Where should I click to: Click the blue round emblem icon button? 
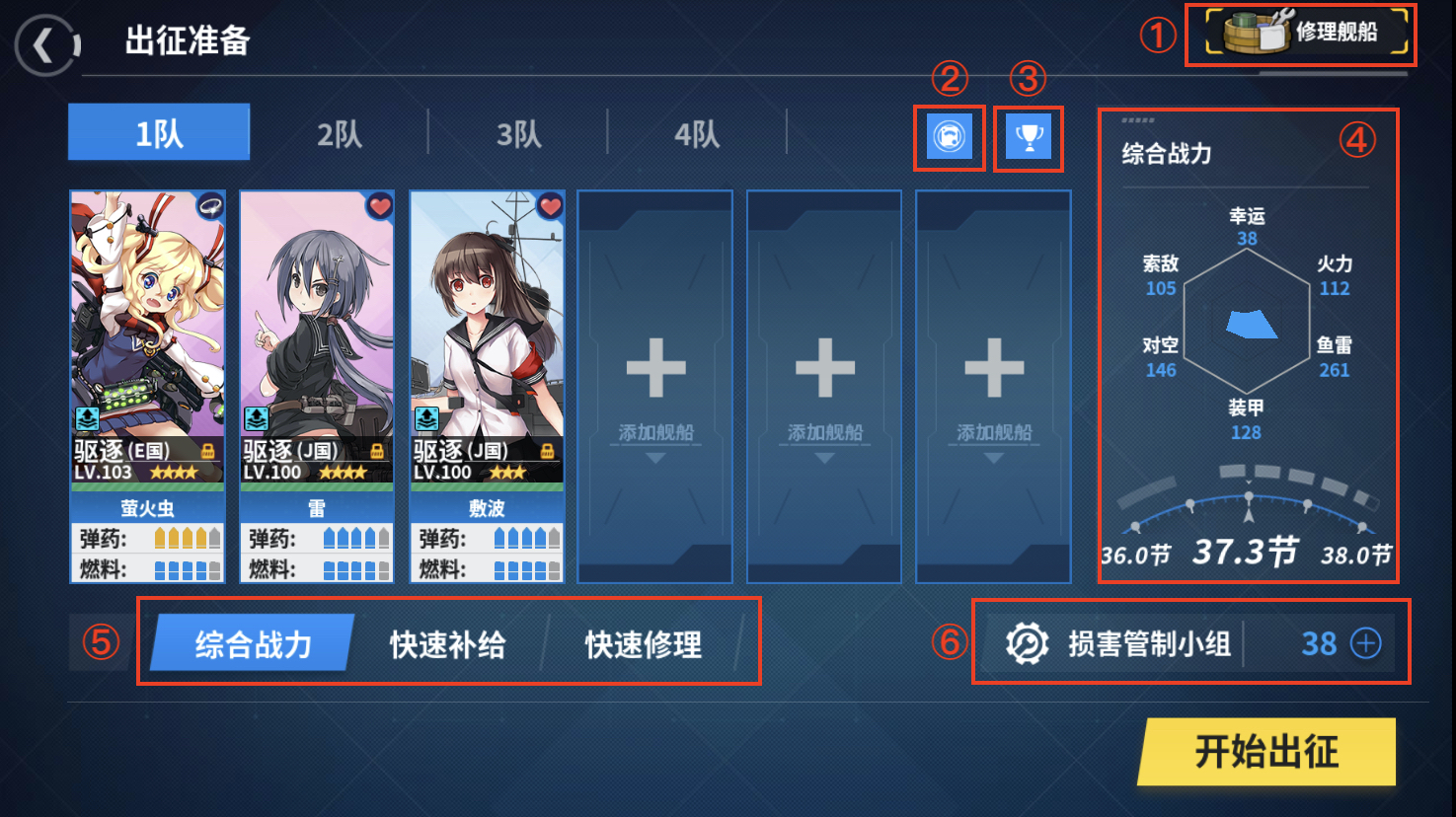(x=950, y=137)
